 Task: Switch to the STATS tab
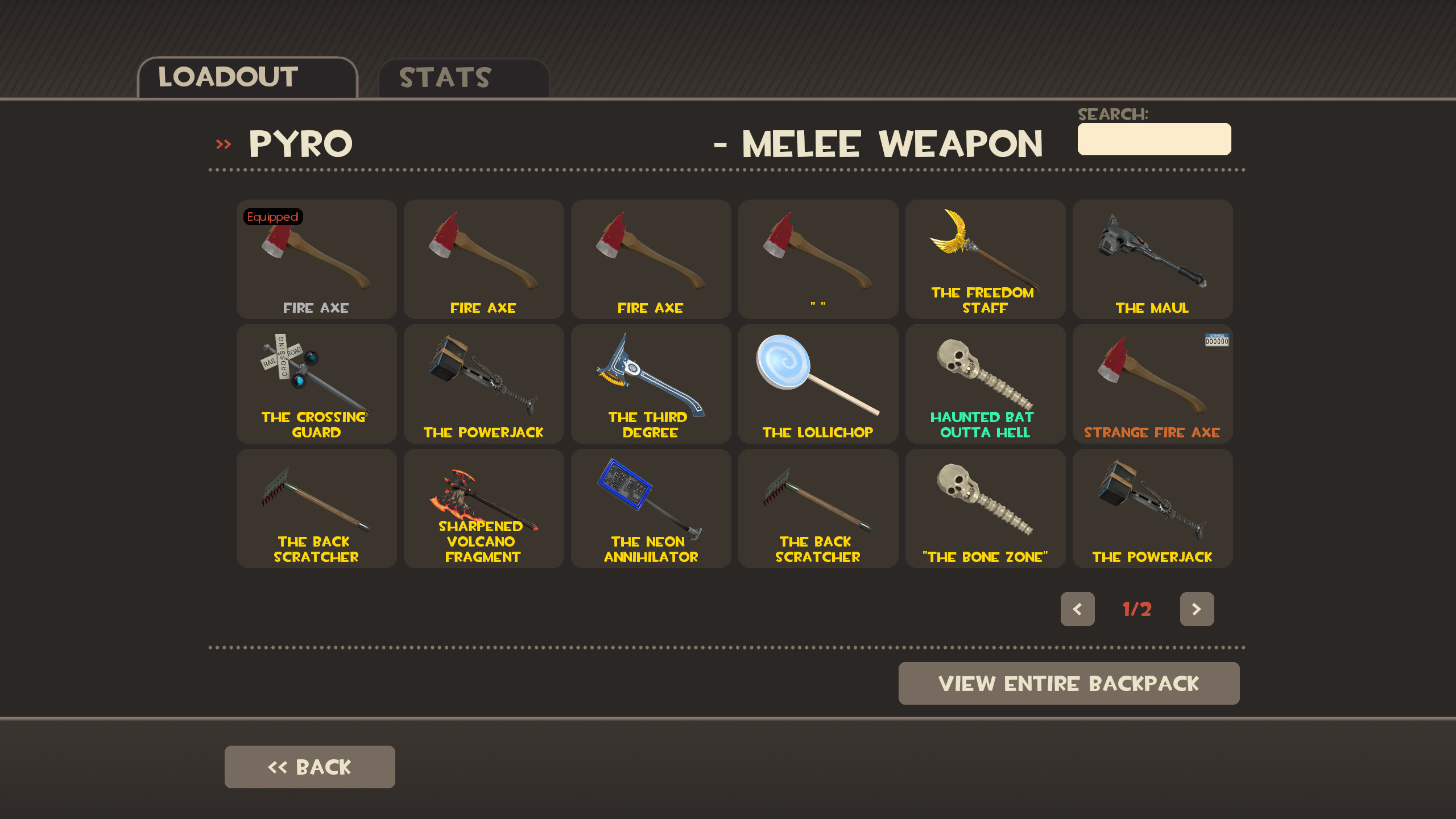pos(444,77)
